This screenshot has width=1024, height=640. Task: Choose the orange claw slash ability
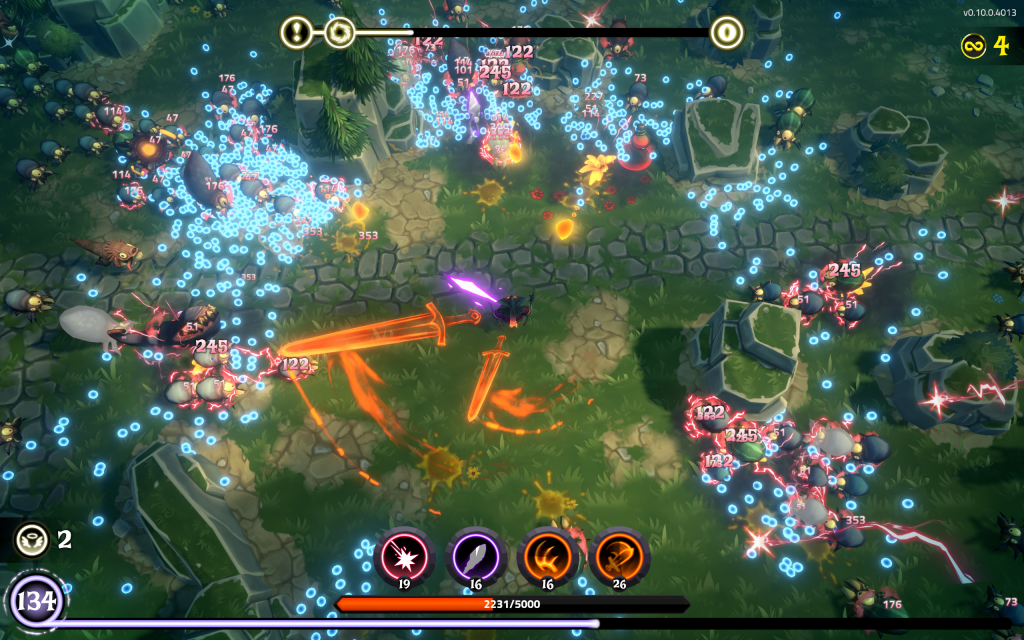pyautogui.click(x=548, y=554)
